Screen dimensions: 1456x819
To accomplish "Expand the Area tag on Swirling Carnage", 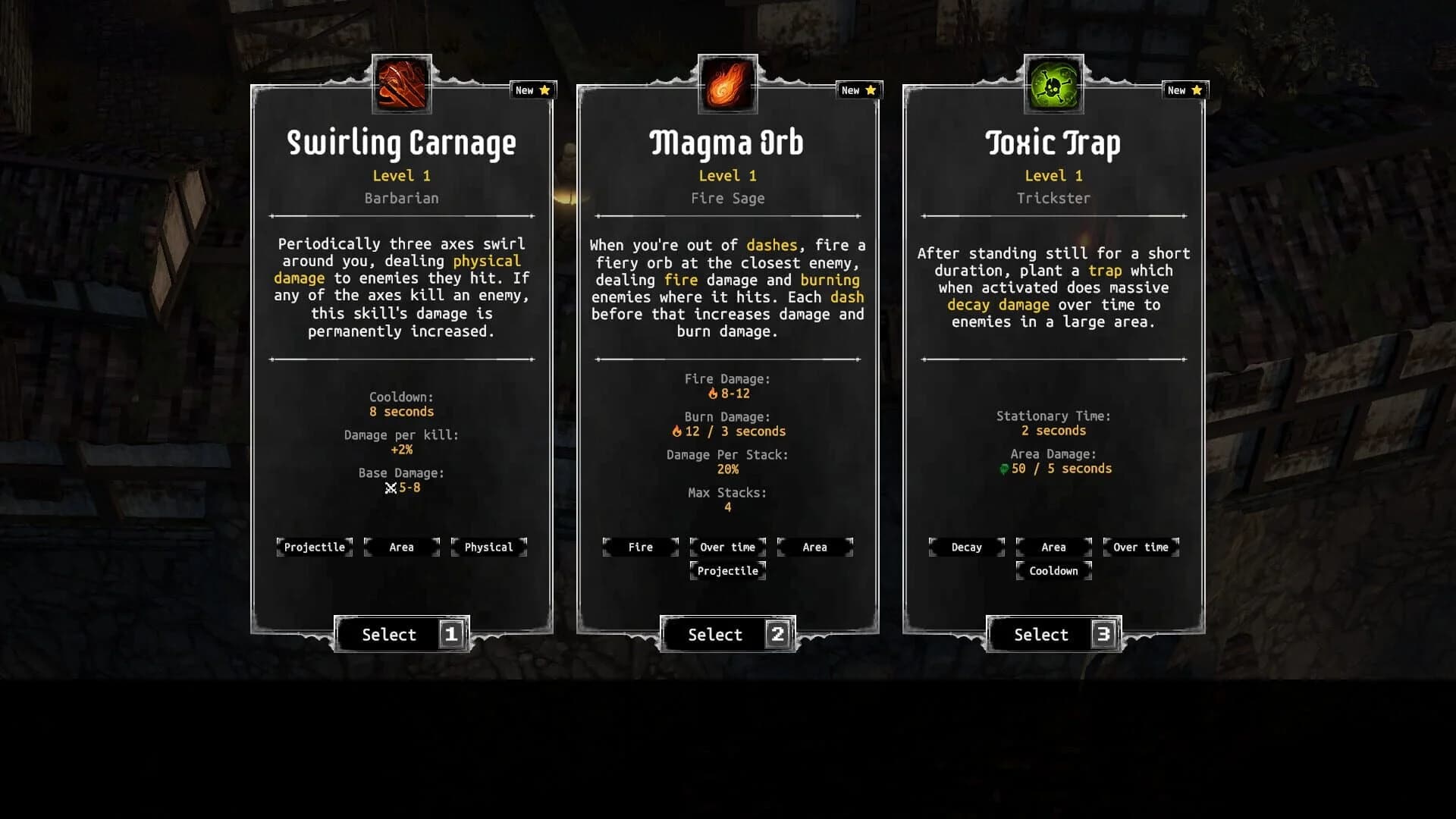I will 401,547.
